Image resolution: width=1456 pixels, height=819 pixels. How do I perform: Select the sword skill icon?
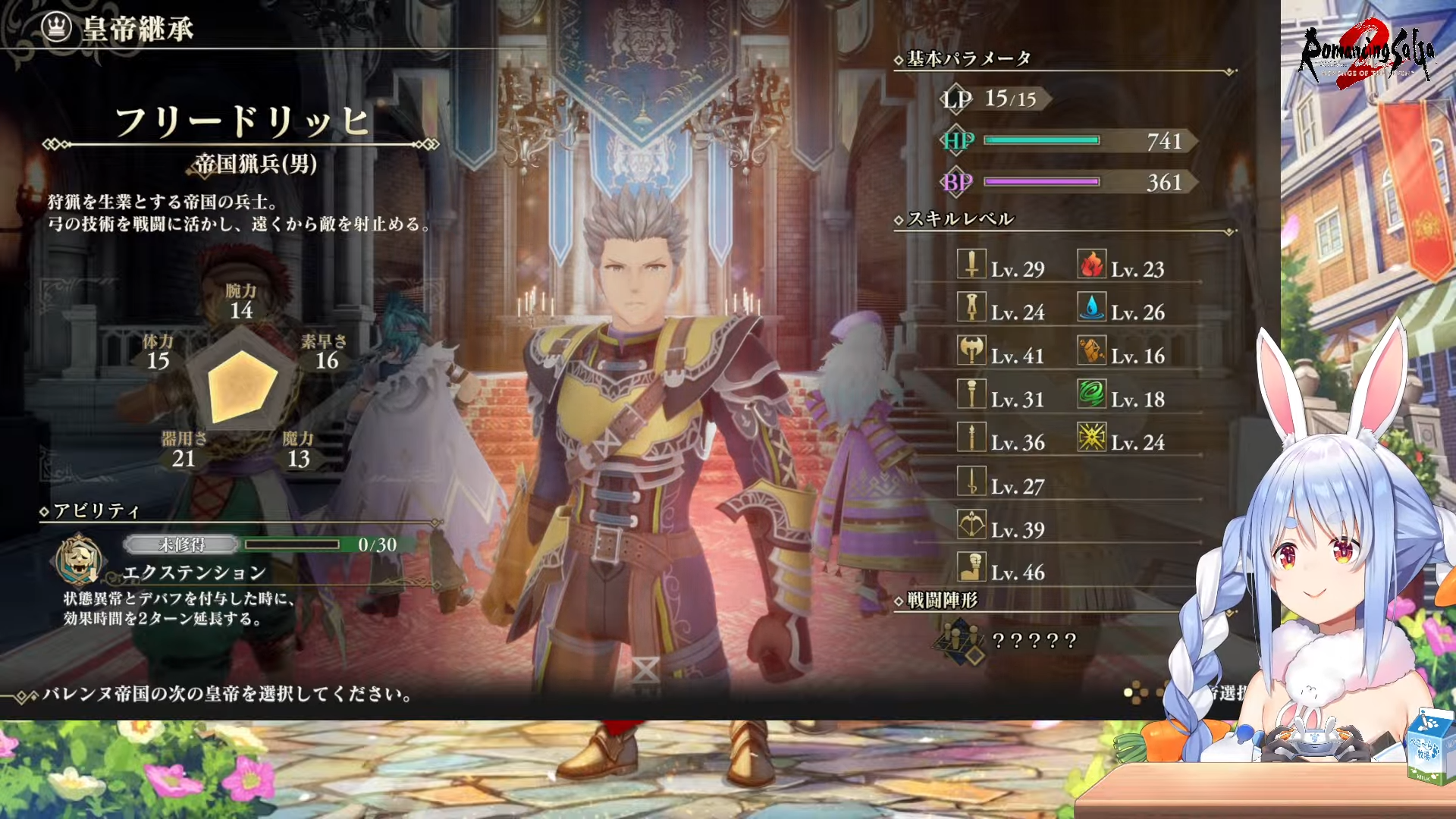point(971,264)
